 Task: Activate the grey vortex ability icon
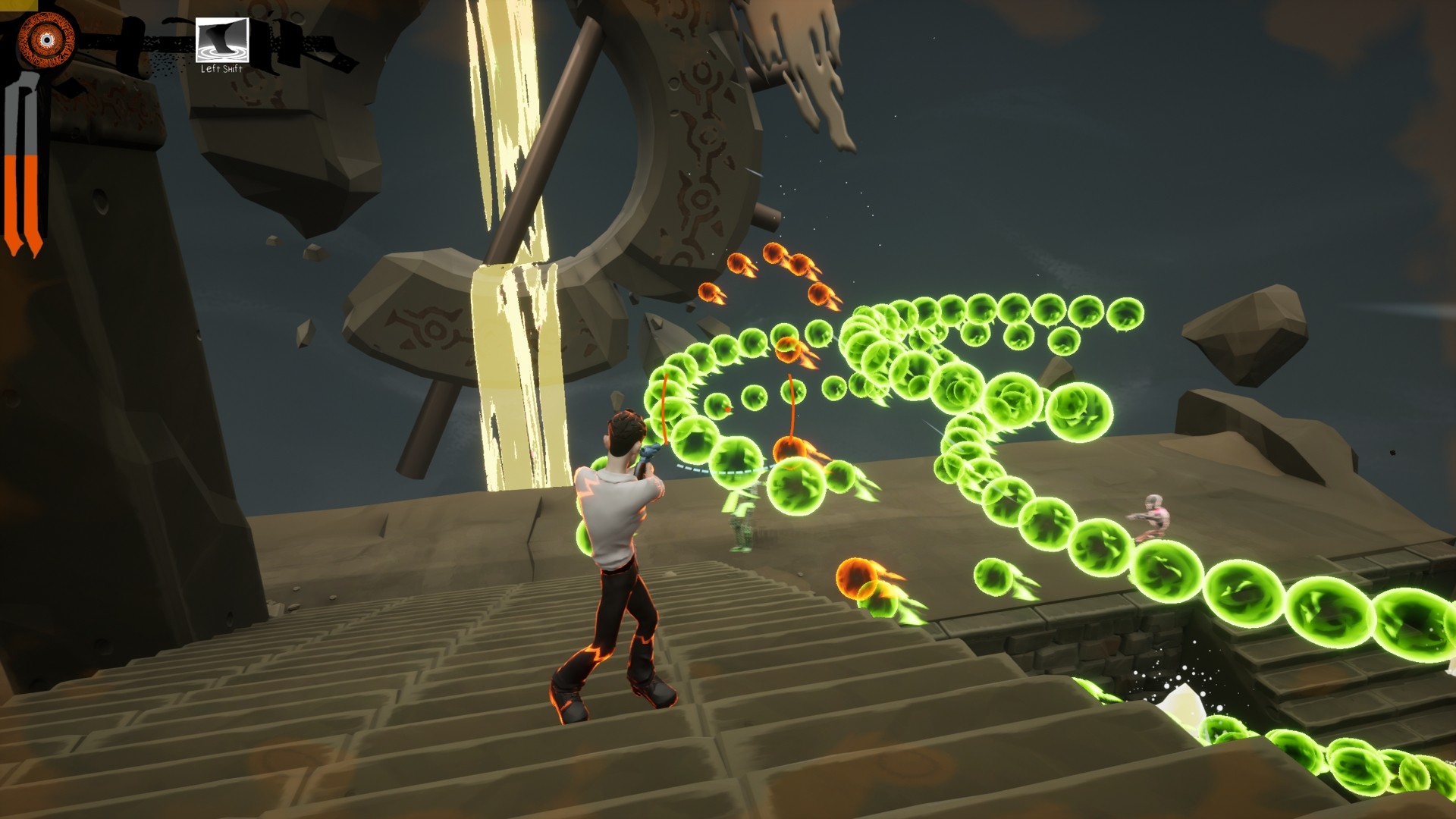[x=222, y=40]
